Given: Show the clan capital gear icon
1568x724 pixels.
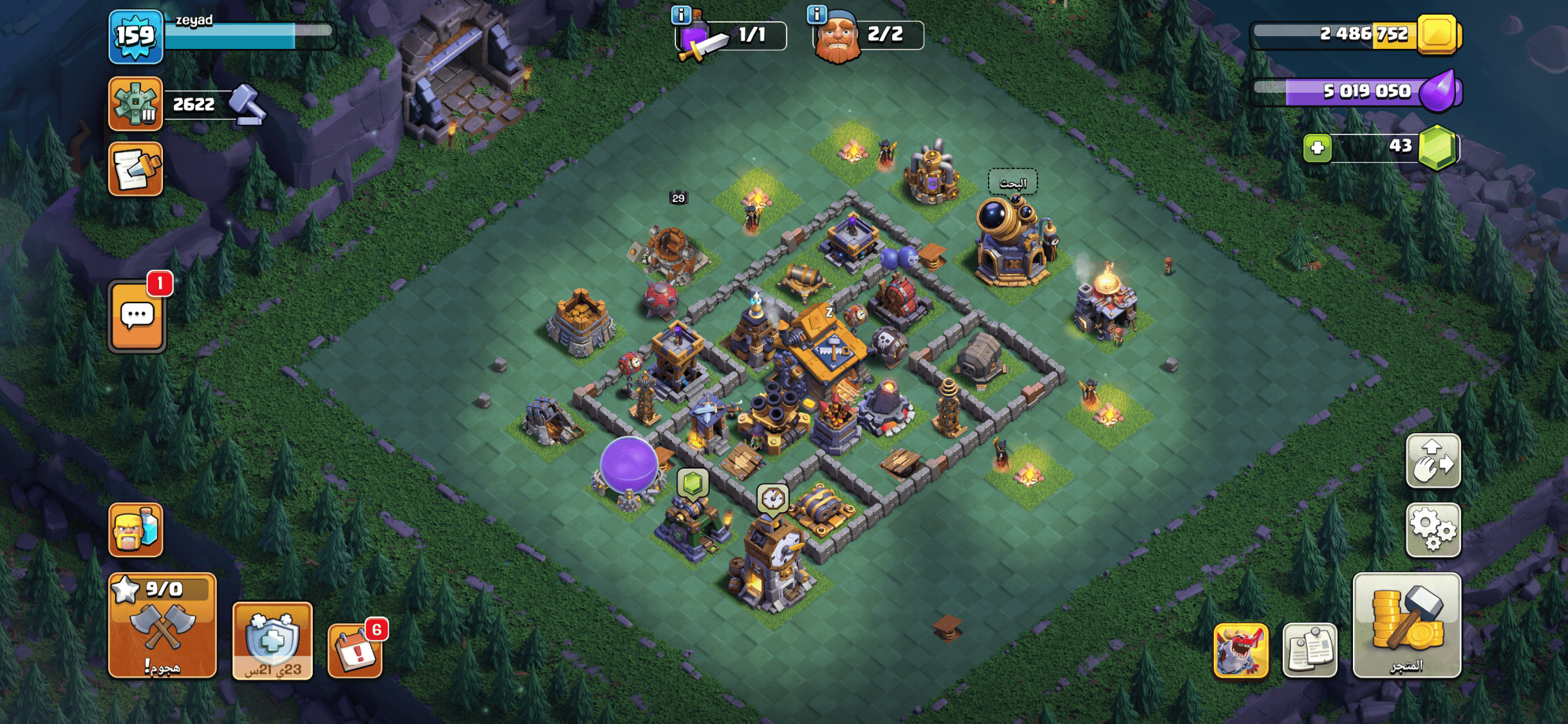Looking at the screenshot, I should tap(136, 104).
